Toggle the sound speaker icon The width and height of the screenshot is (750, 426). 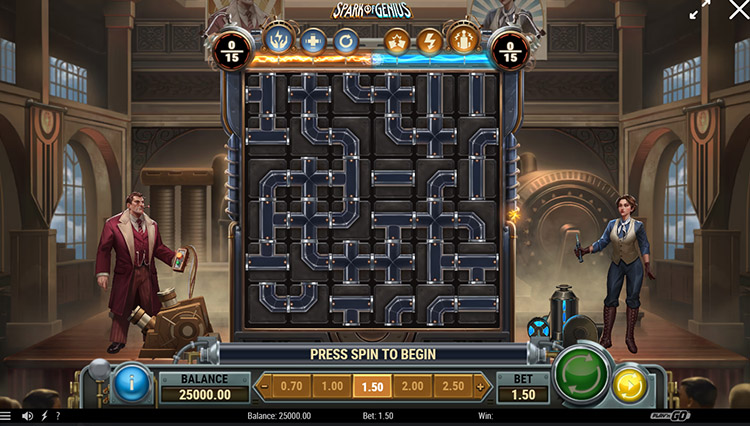[26, 416]
